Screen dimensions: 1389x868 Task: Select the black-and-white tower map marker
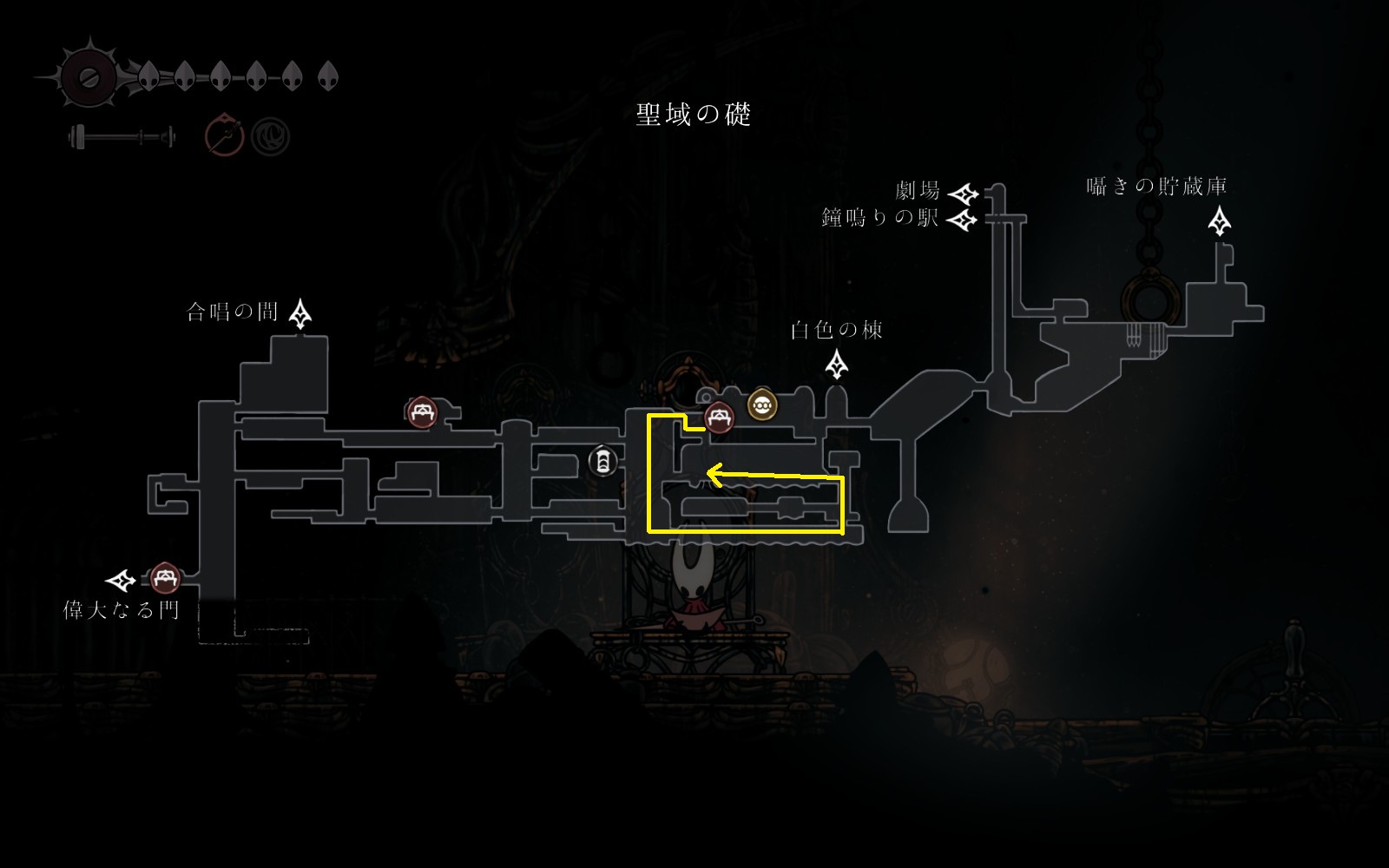point(602,461)
